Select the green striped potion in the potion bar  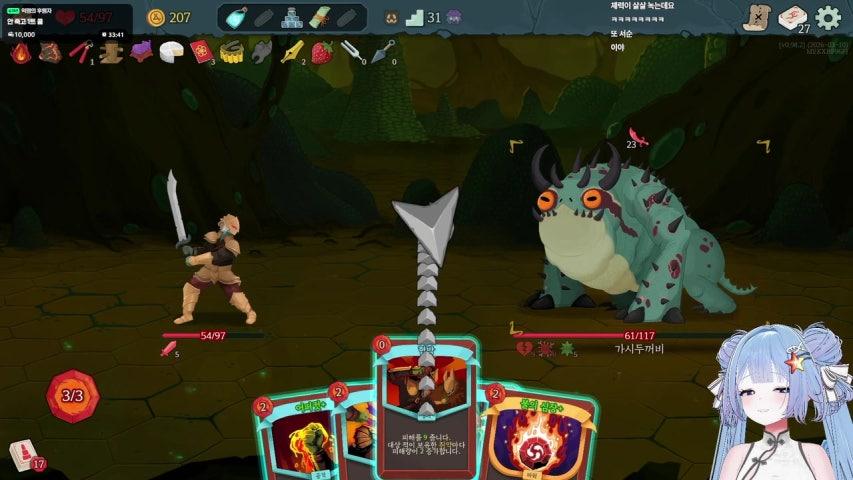(x=319, y=18)
